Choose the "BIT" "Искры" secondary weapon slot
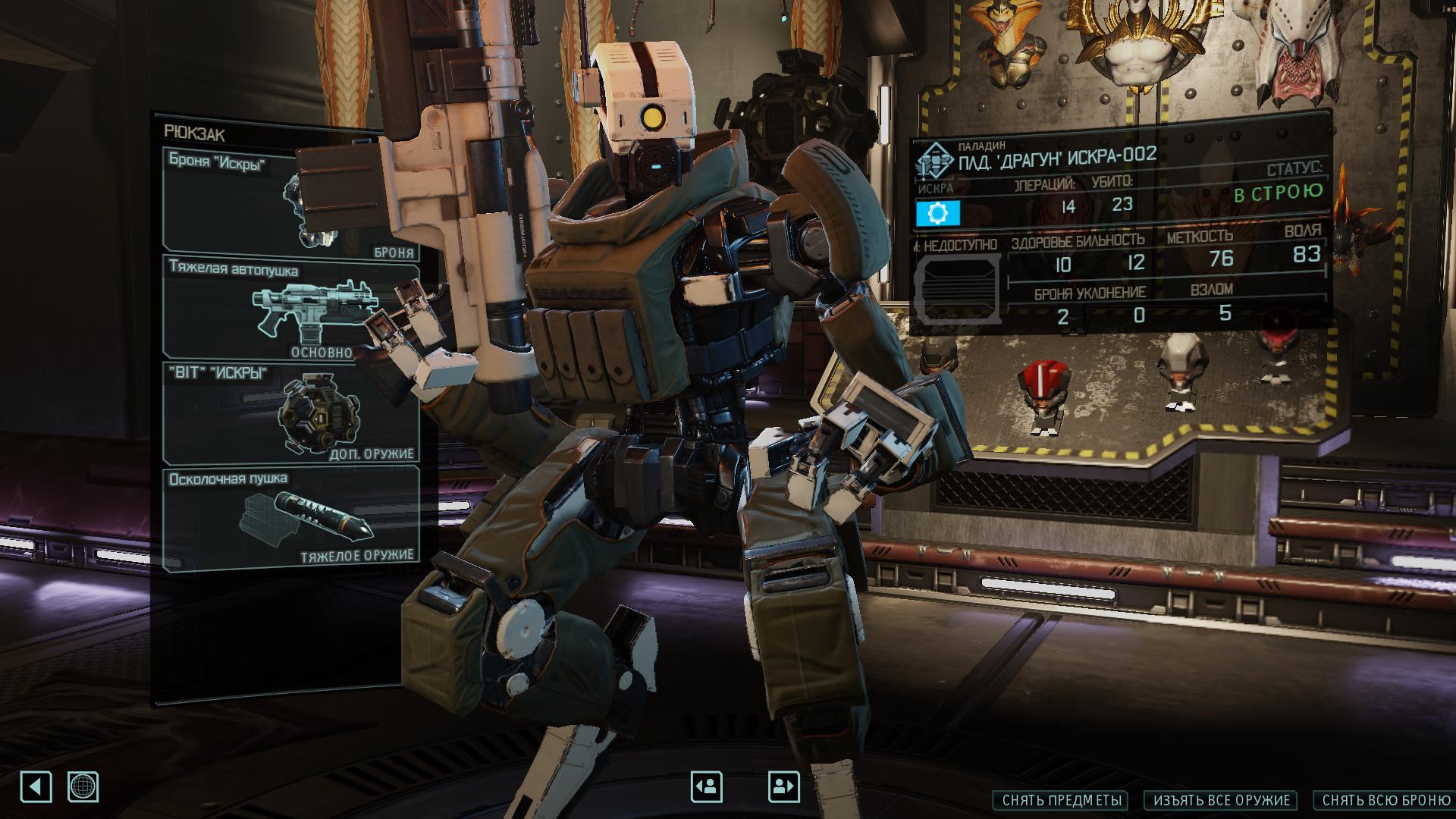 (292, 413)
